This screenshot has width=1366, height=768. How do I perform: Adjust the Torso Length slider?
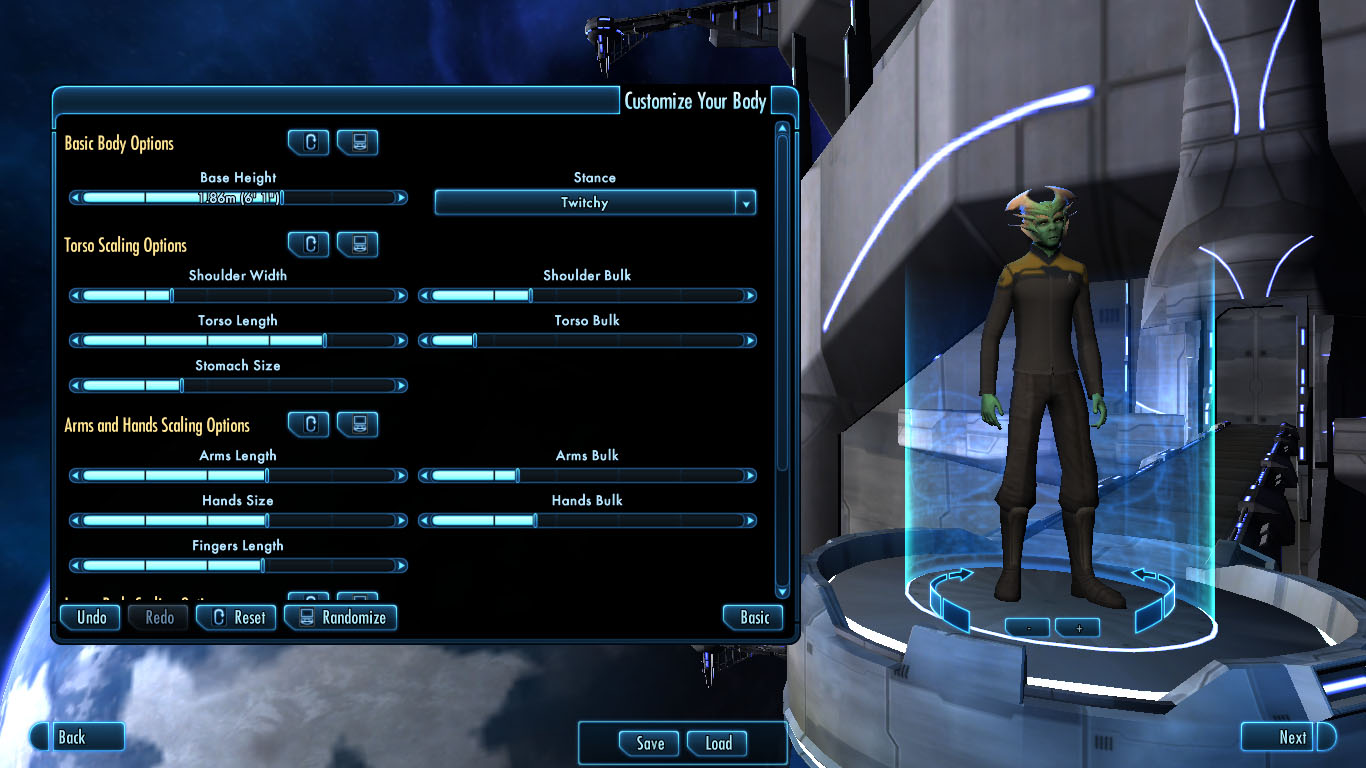(238, 341)
